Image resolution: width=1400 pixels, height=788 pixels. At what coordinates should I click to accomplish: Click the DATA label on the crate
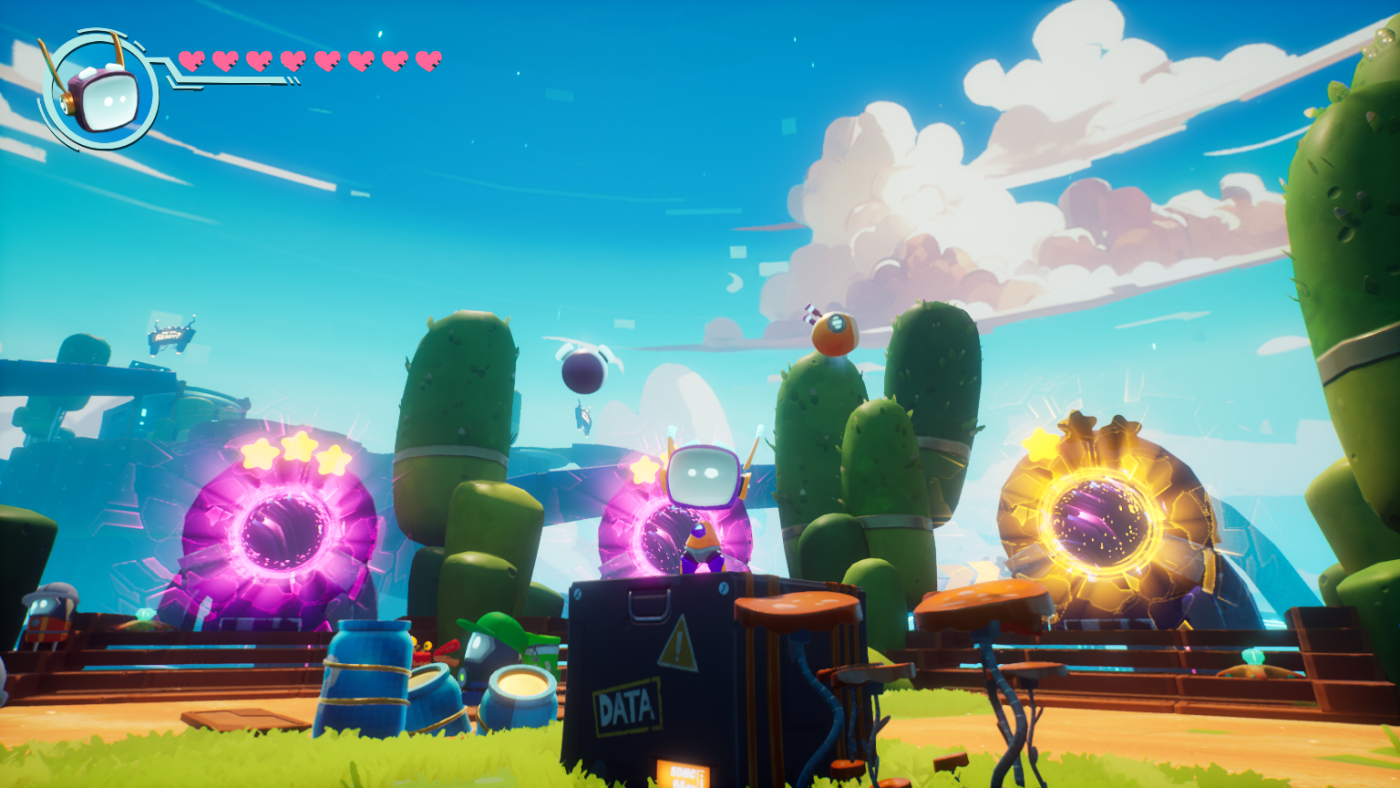[x=628, y=707]
